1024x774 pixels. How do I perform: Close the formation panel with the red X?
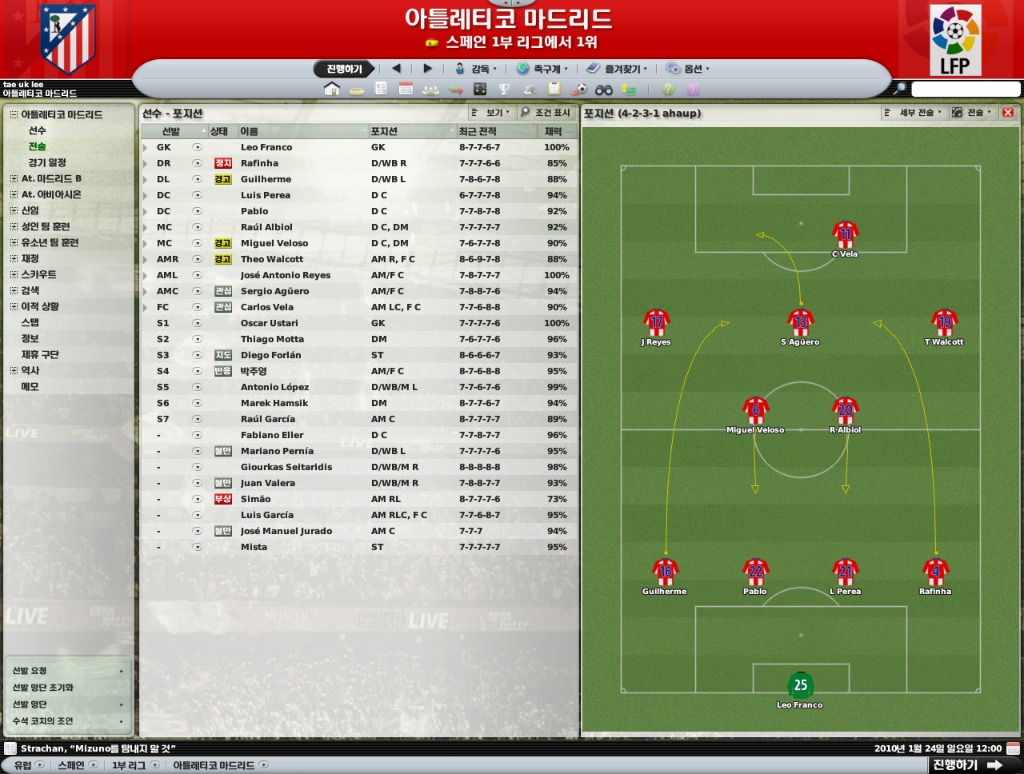[1007, 113]
